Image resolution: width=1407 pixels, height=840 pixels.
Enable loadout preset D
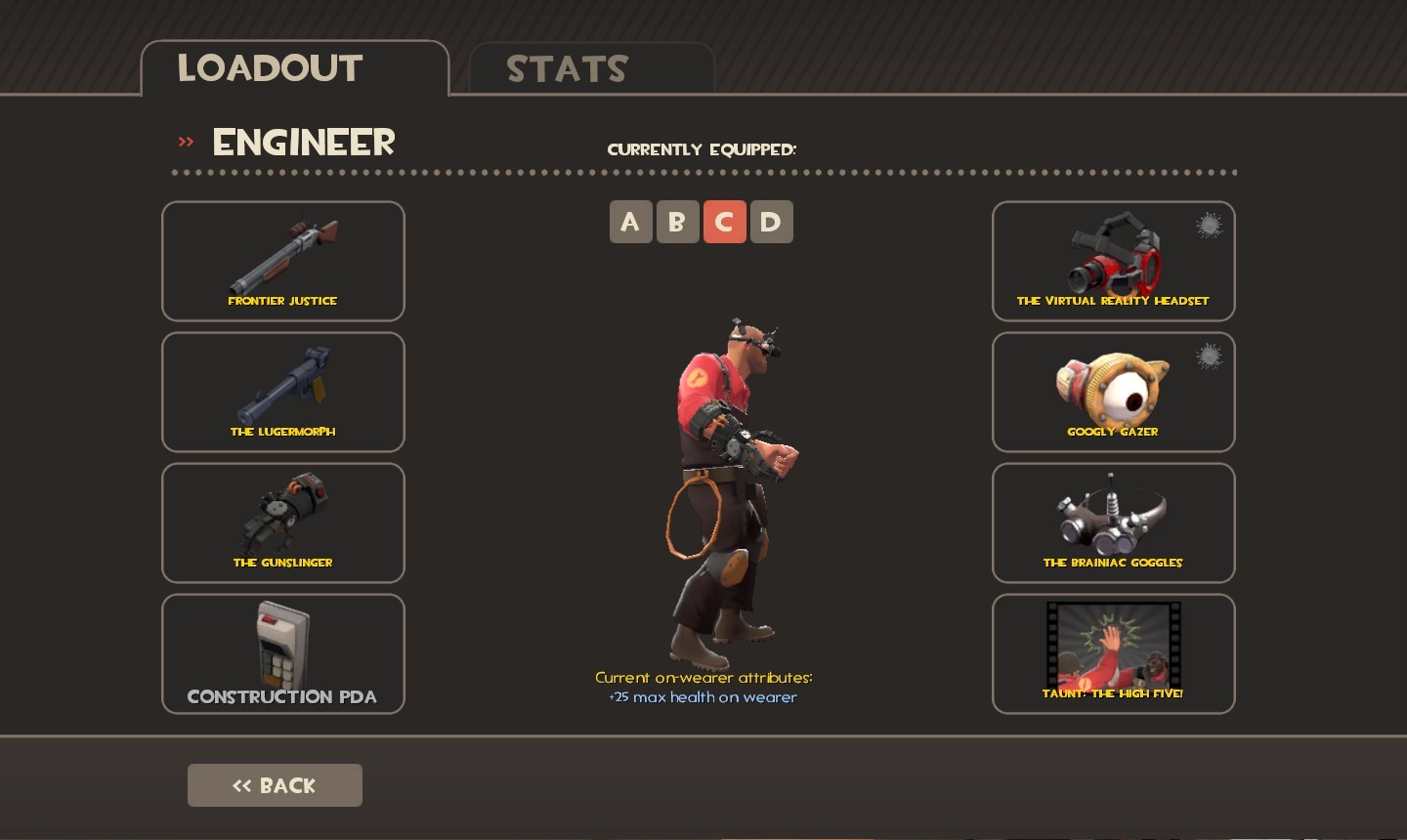[x=771, y=222]
